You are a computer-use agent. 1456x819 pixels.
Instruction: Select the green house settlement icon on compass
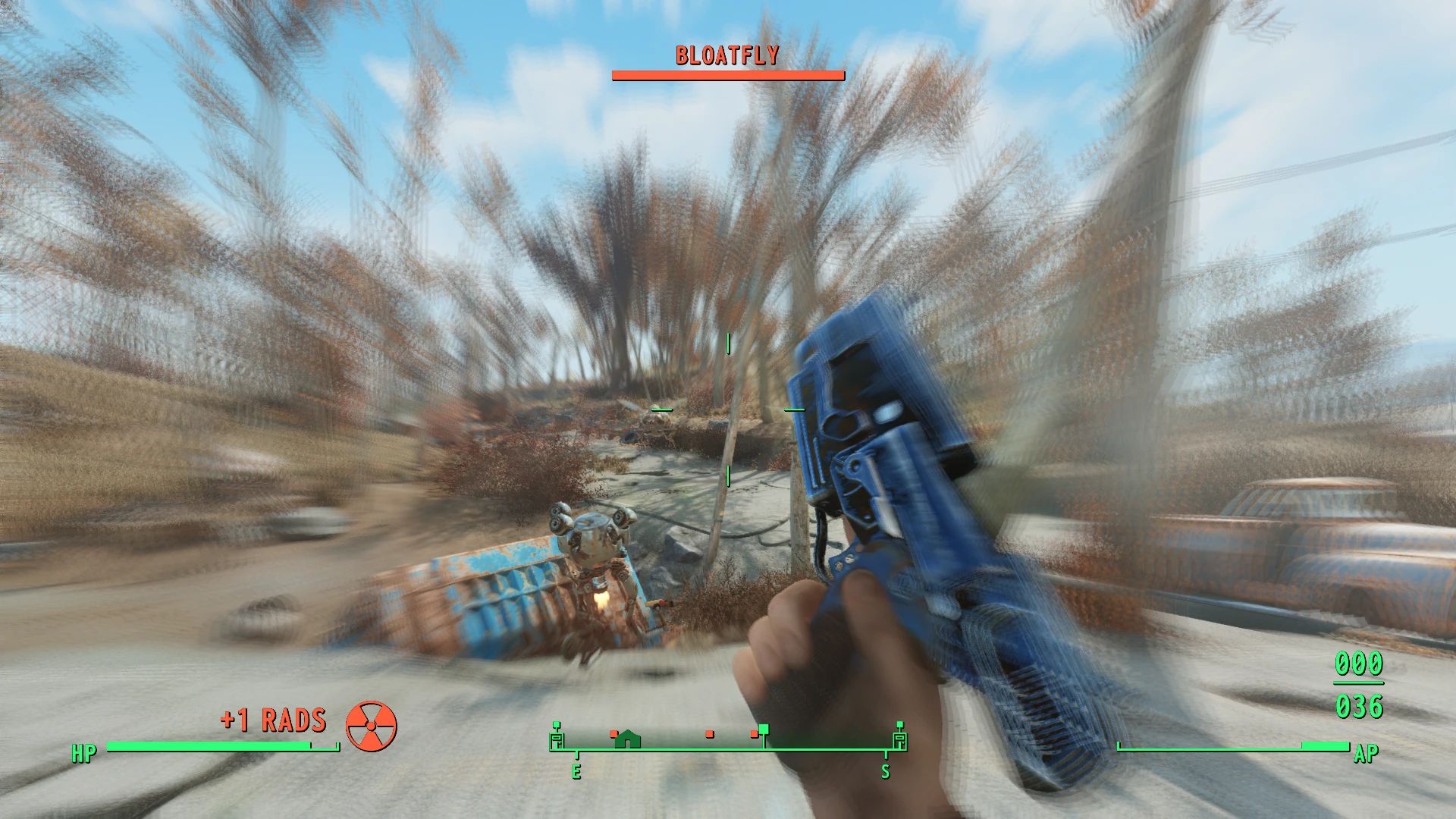click(626, 739)
